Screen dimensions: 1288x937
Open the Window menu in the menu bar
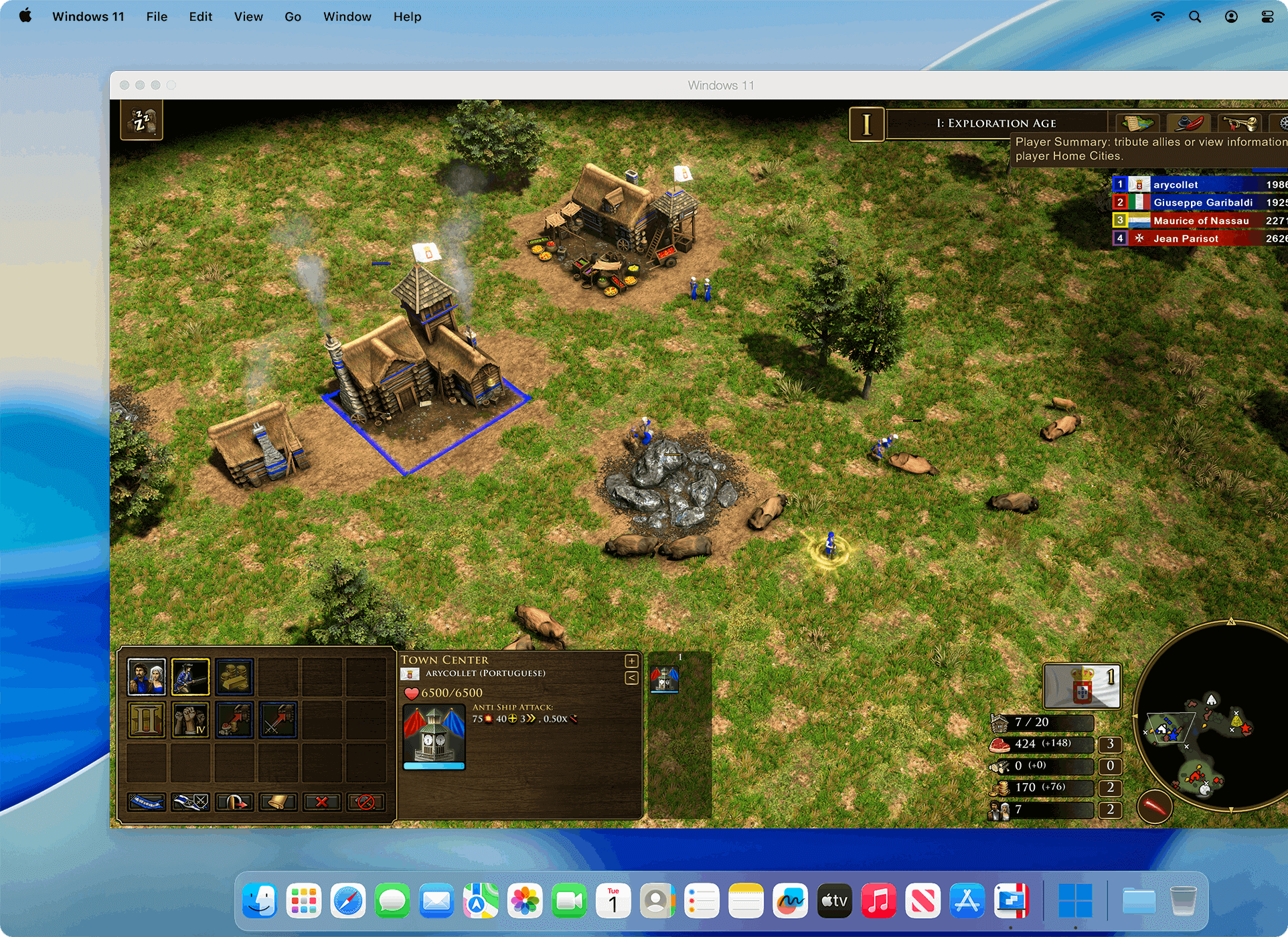click(347, 17)
